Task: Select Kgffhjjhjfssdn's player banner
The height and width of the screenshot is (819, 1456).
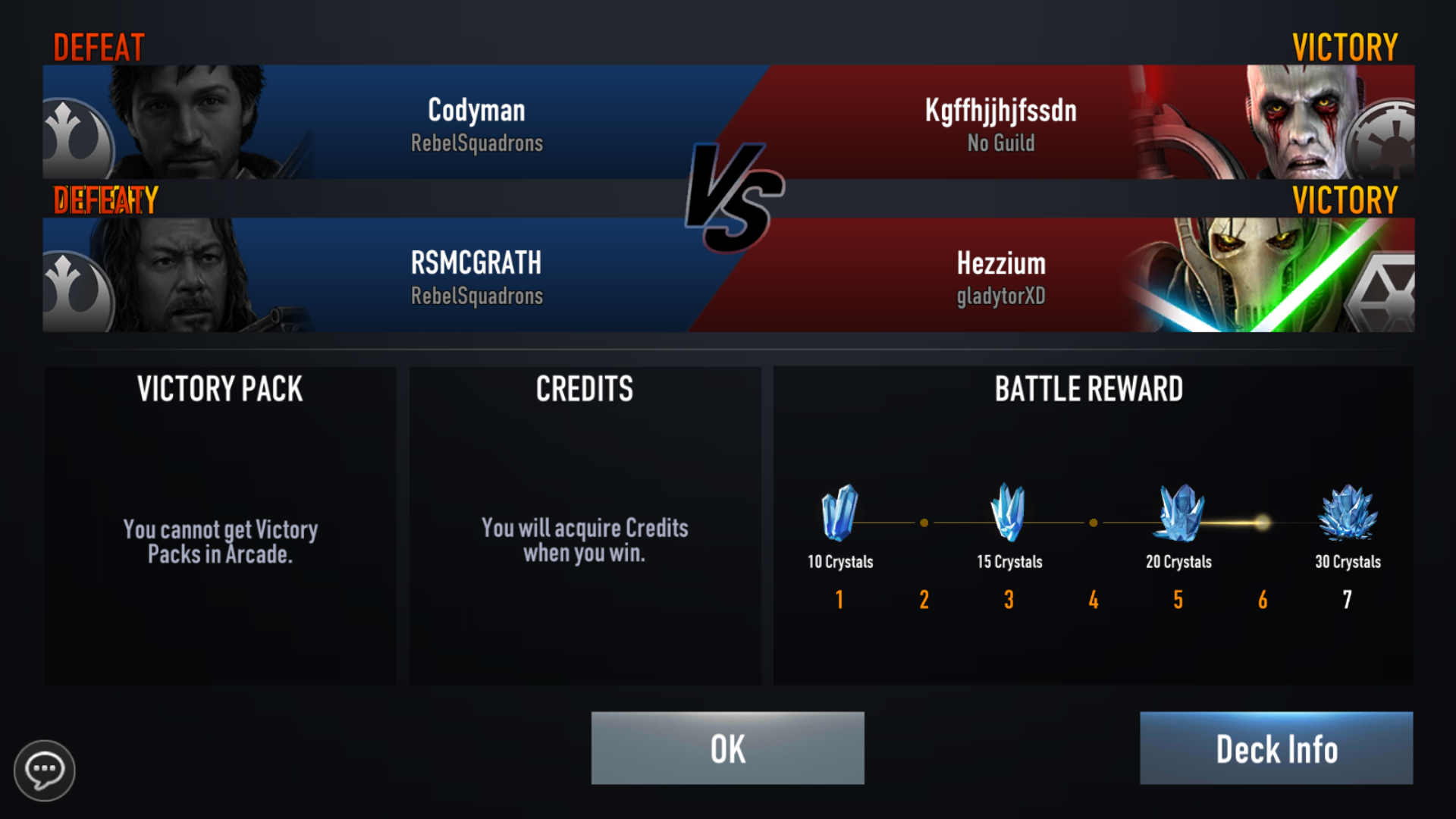Action: coord(1062,123)
